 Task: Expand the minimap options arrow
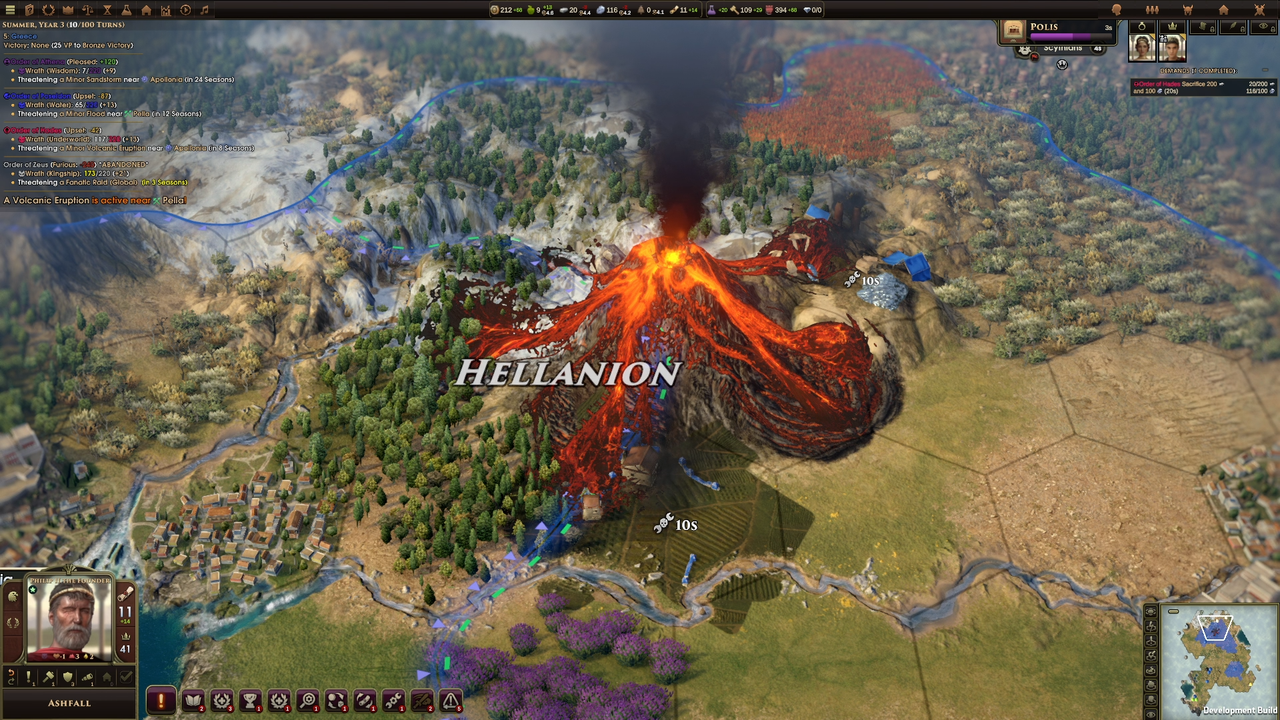(x=1173, y=611)
